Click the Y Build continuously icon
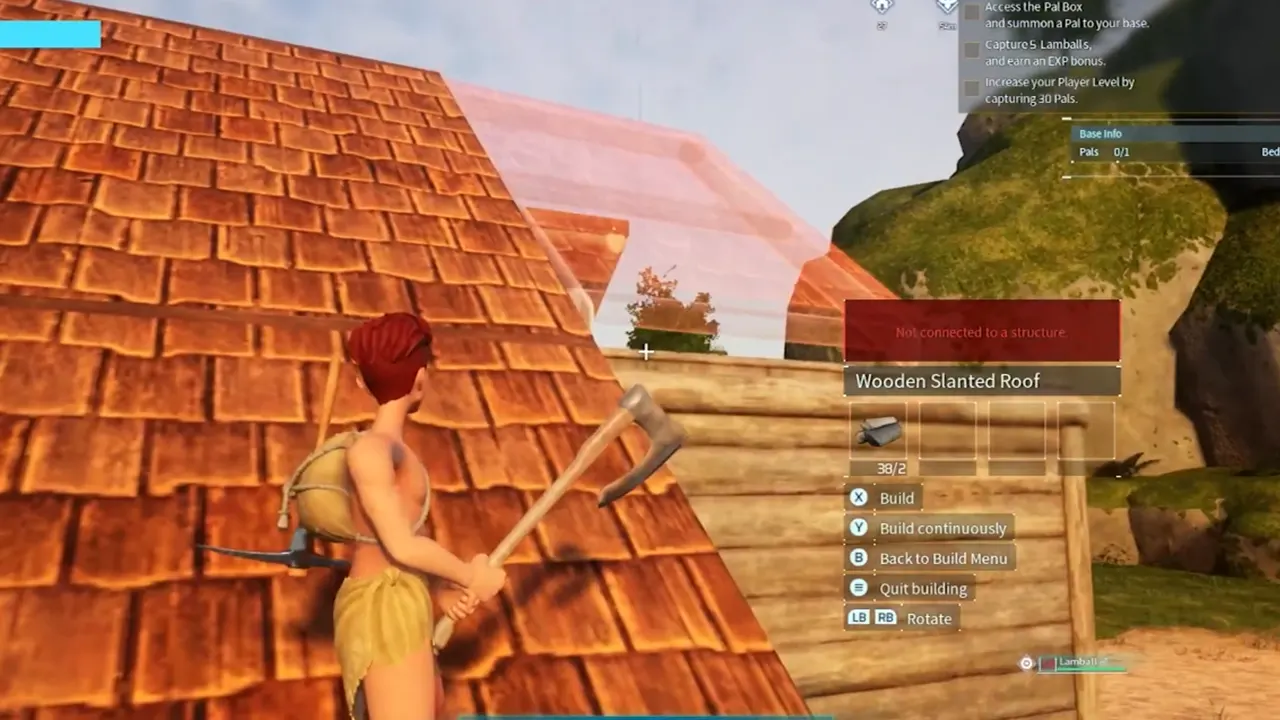The width and height of the screenshot is (1280, 720). pyautogui.click(x=858, y=528)
